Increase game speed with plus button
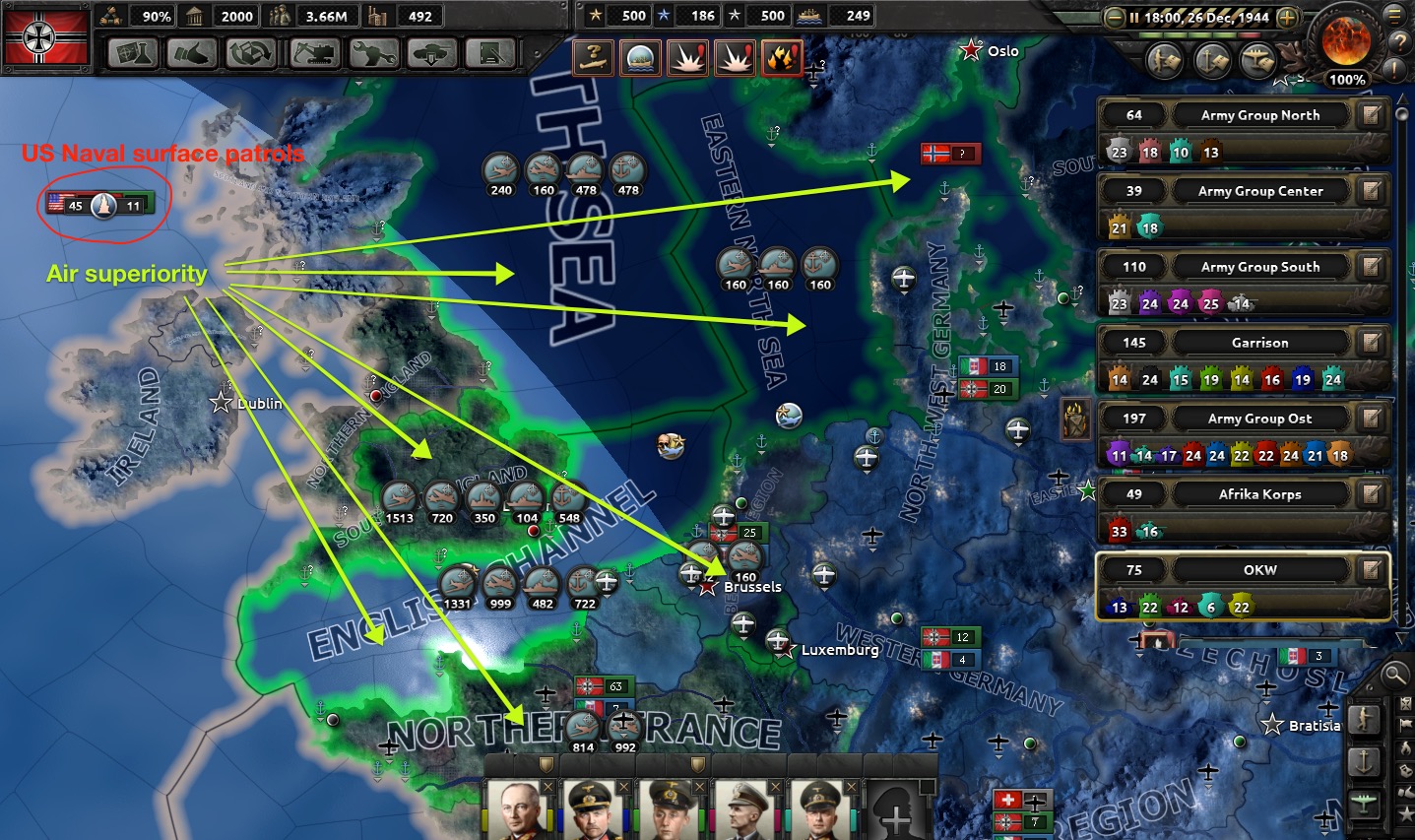Image resolution: width=1415 pixels, height=840 pixels. [1287, 17]
